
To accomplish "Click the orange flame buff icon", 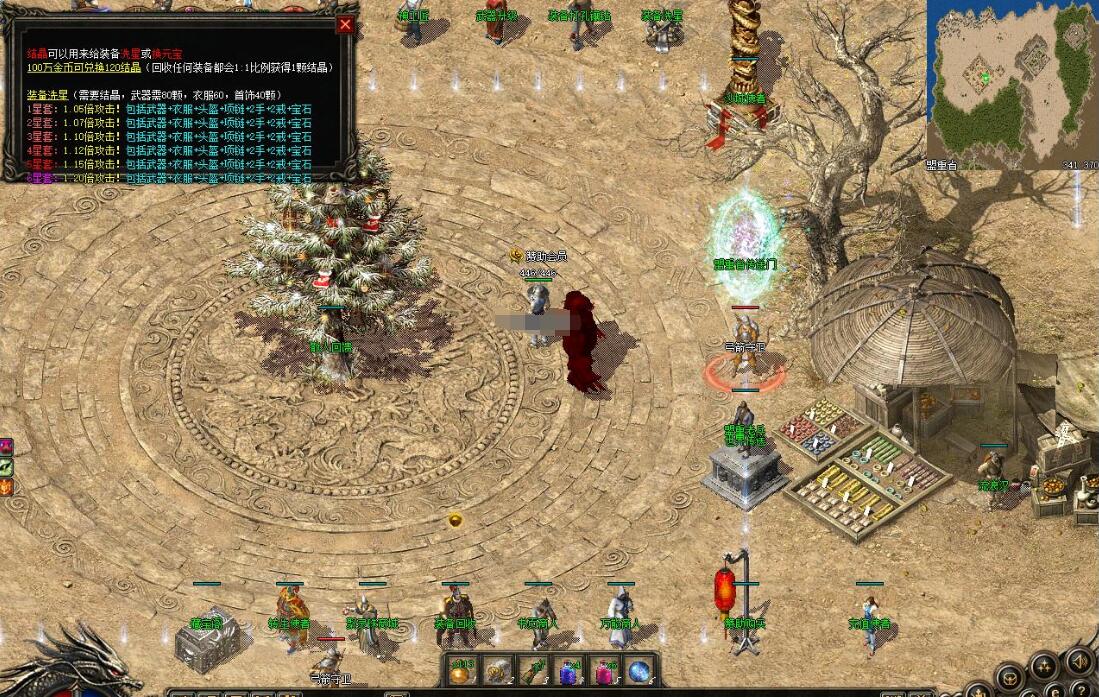I will coord(5,487).
